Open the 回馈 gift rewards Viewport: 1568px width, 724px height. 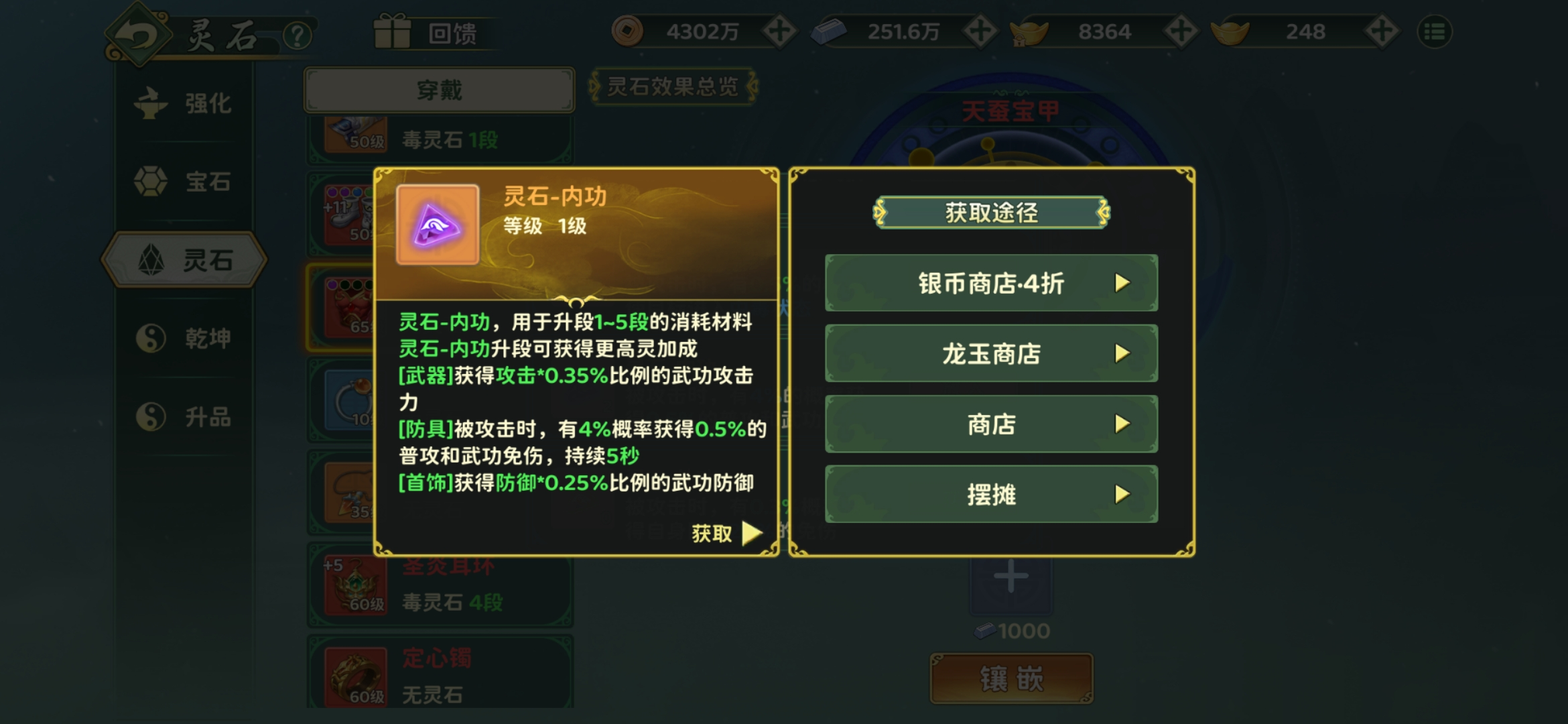429,32
